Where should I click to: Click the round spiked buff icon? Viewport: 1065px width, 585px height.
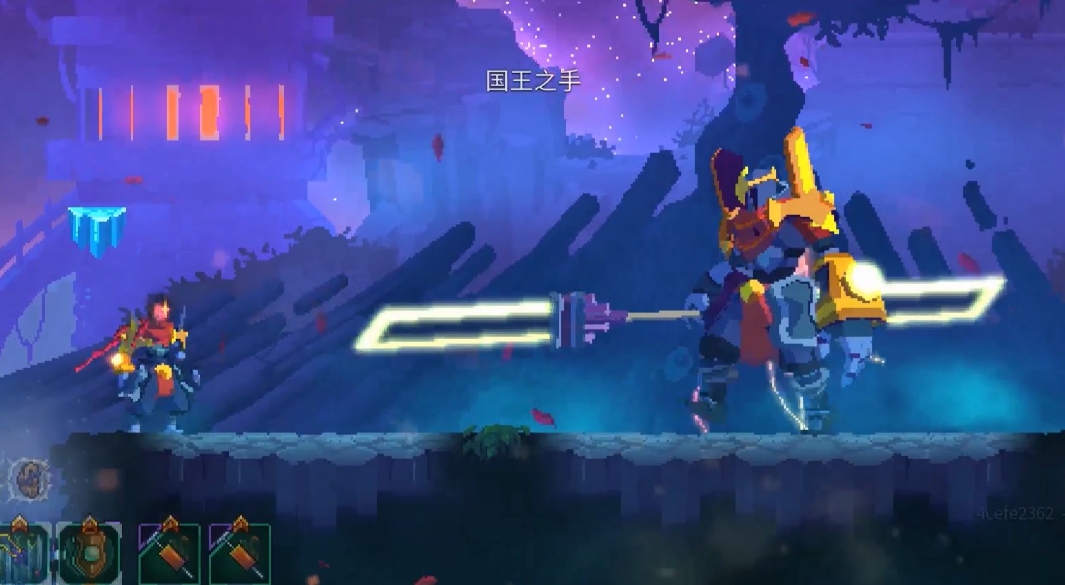tap(28, 480)
